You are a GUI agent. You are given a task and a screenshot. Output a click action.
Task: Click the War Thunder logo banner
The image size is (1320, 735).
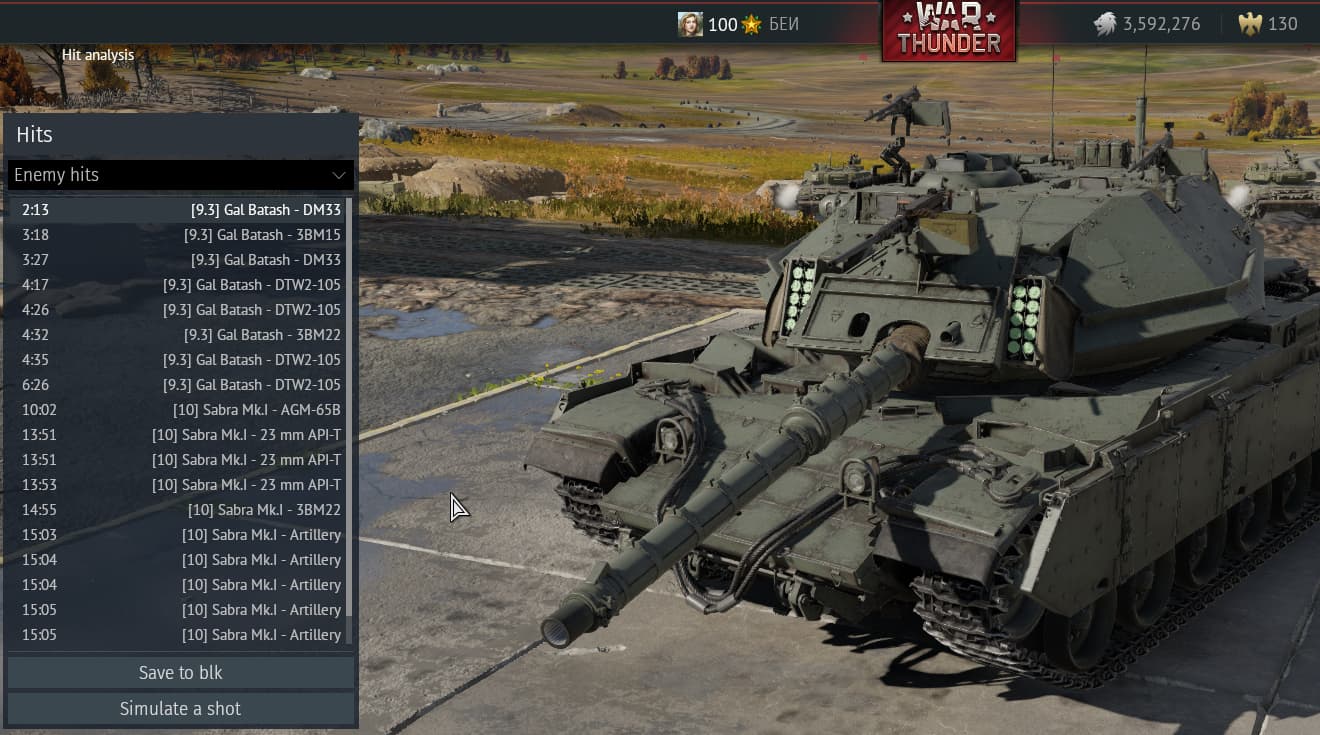click(x=948, y=30)
